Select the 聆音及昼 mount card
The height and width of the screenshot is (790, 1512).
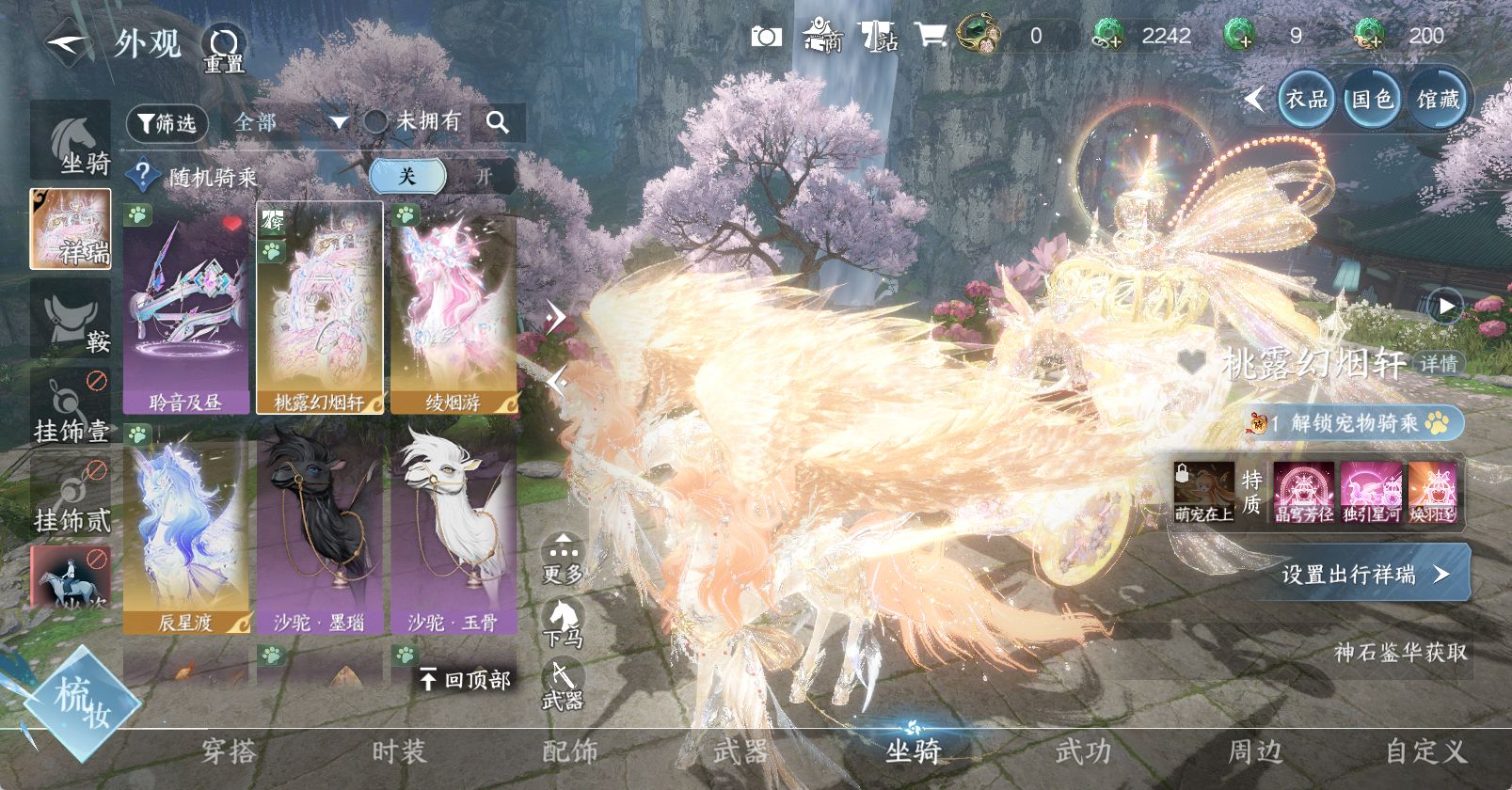(x=186, y=308)
